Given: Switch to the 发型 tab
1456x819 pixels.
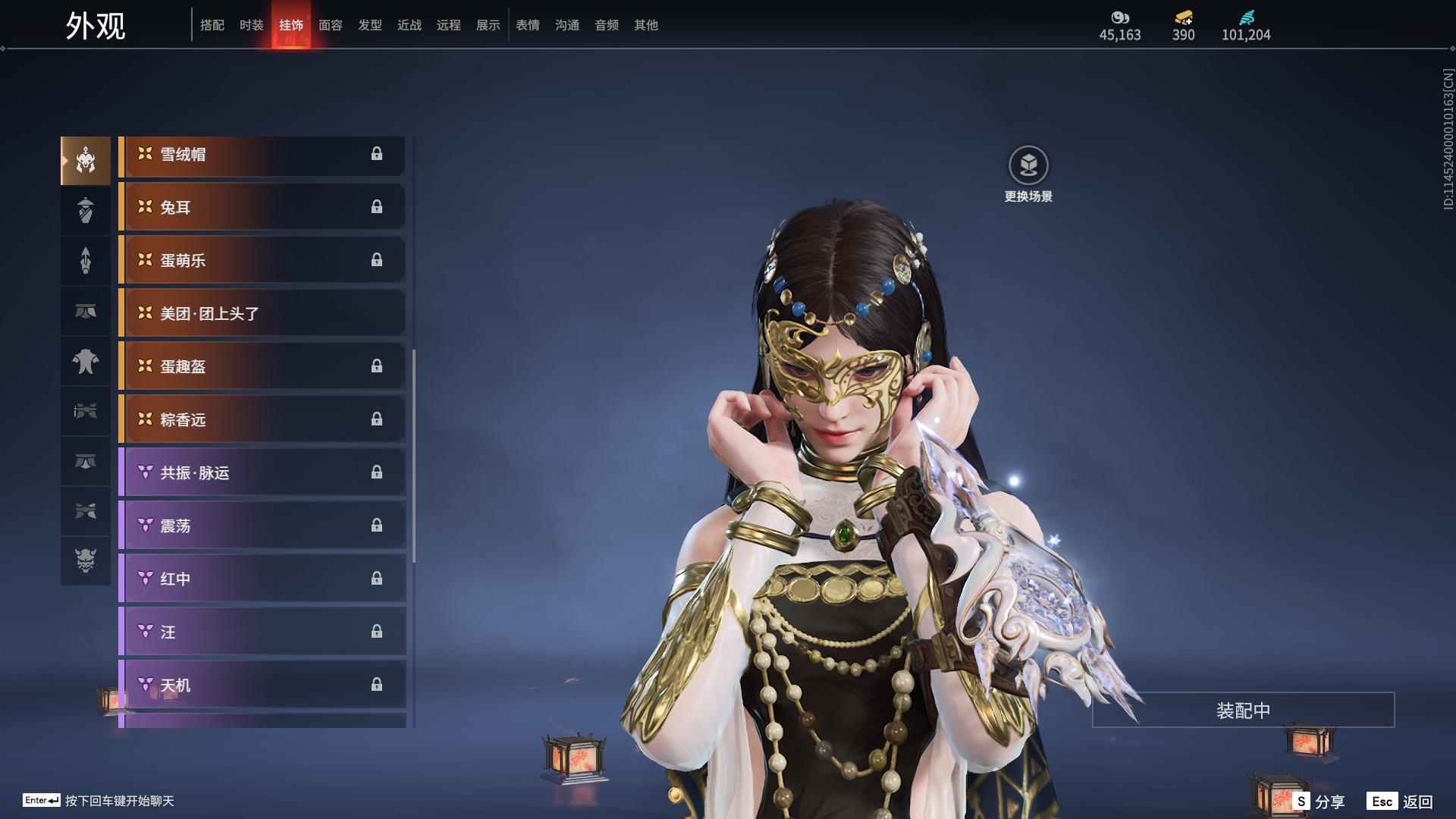Looking at the screenshot, I should click(370, 25).
